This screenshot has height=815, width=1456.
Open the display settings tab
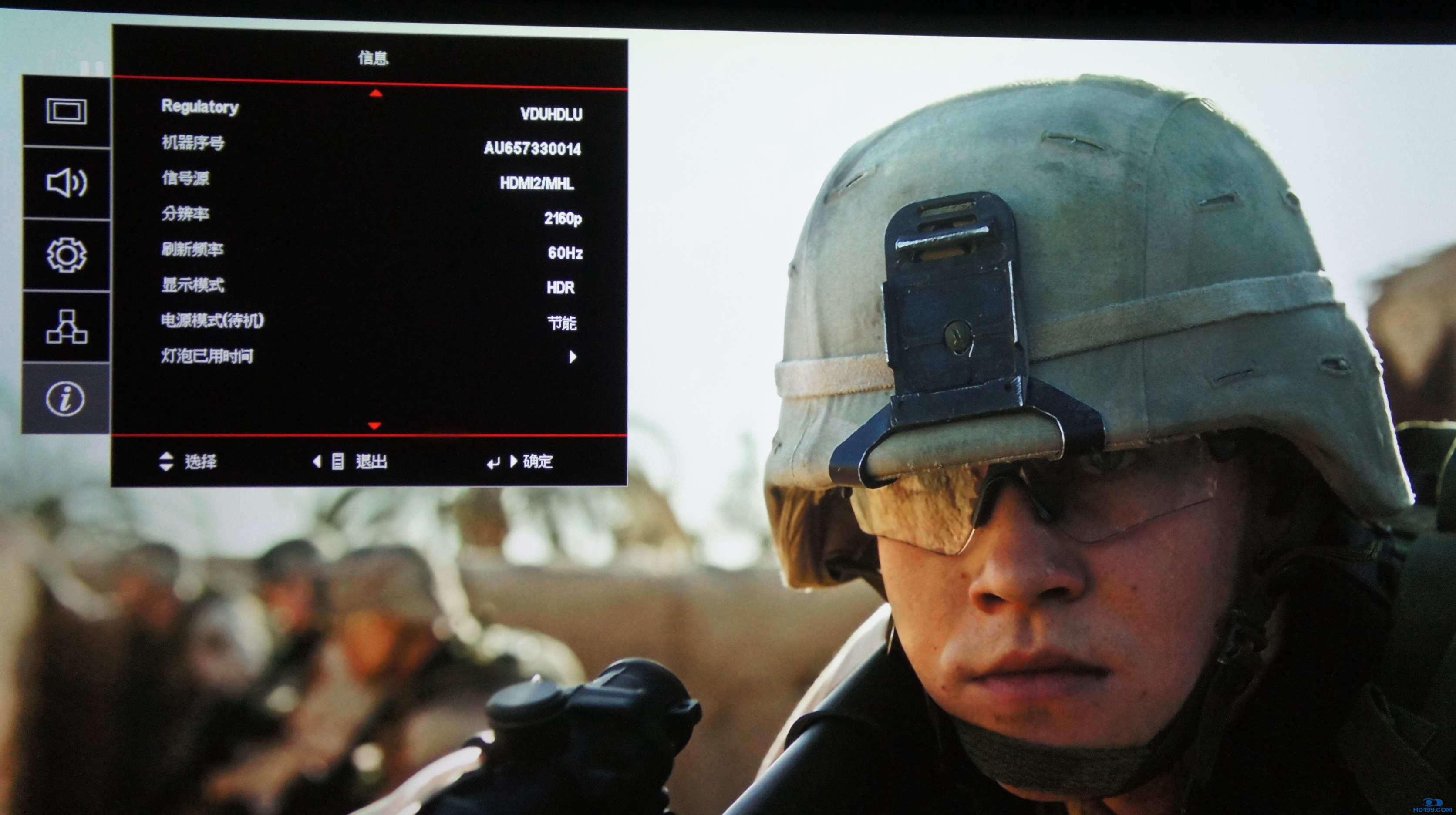tap(66, 111)
